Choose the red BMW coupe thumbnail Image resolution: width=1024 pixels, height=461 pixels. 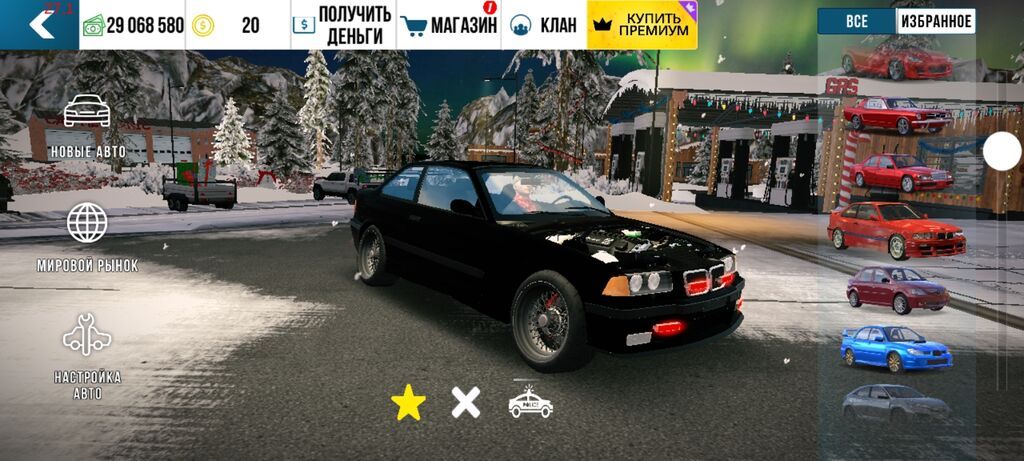tap(896, 230)
